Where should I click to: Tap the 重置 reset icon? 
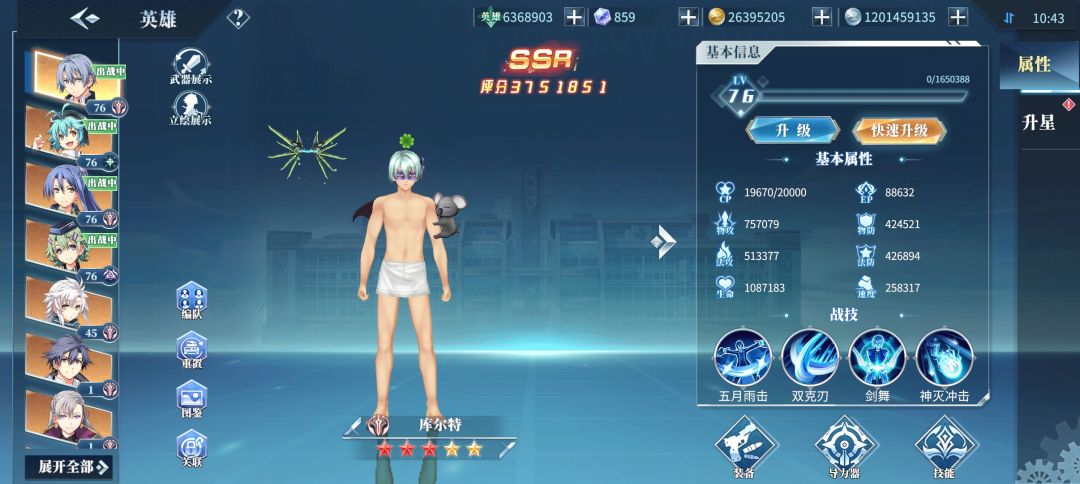click(191, 349)
